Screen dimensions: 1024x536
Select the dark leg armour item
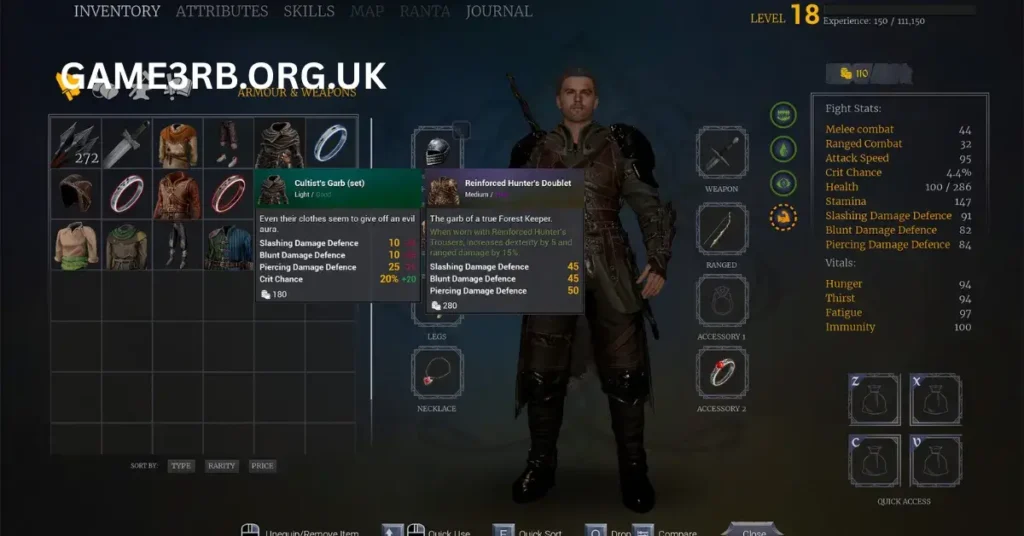(x=177, y=246)
